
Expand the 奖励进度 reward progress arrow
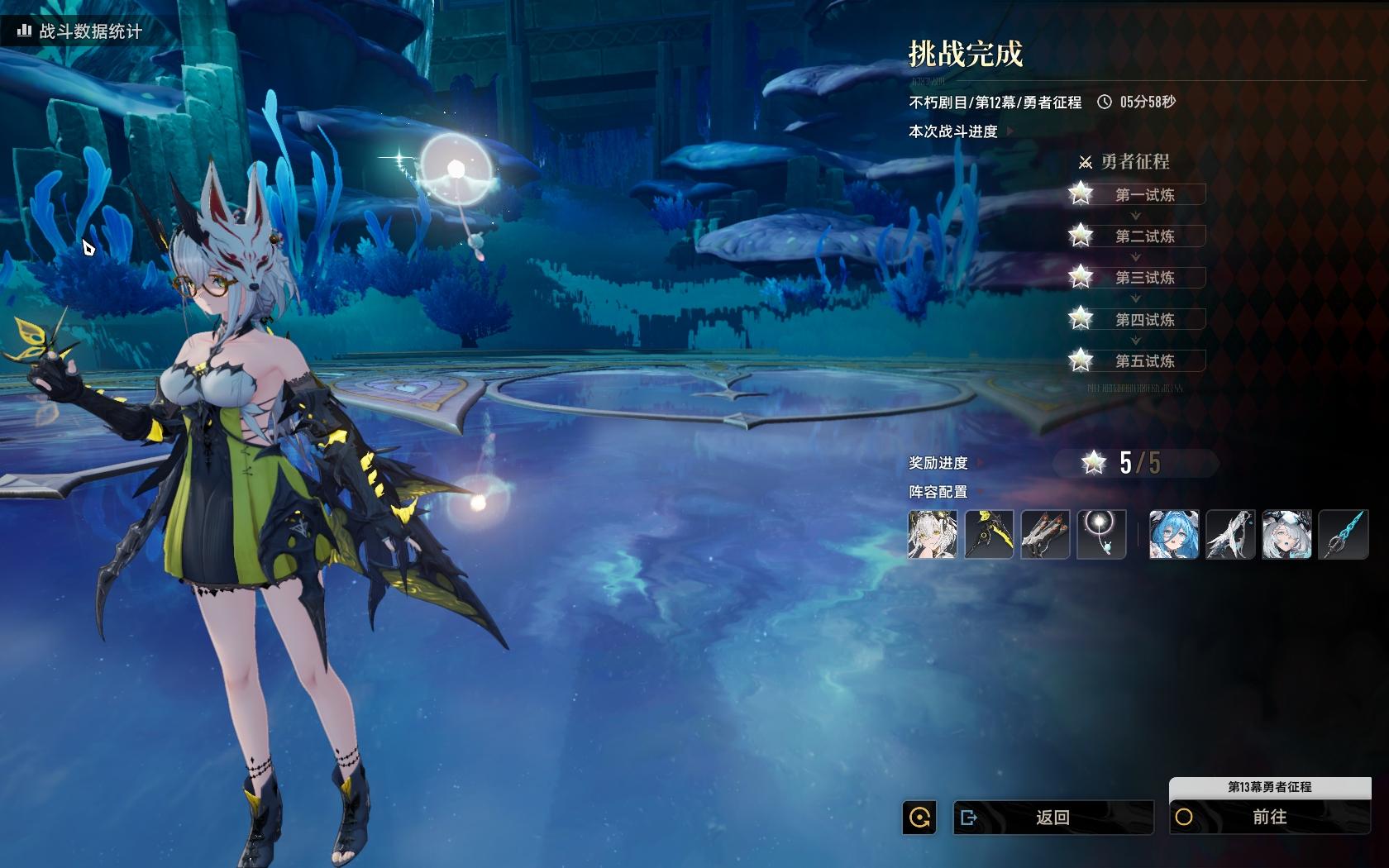(x=980, y=463)
